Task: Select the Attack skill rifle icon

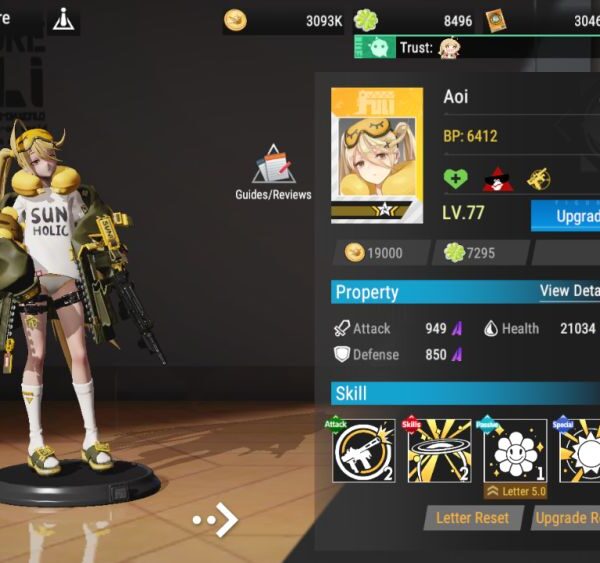Action: [364, 450]
